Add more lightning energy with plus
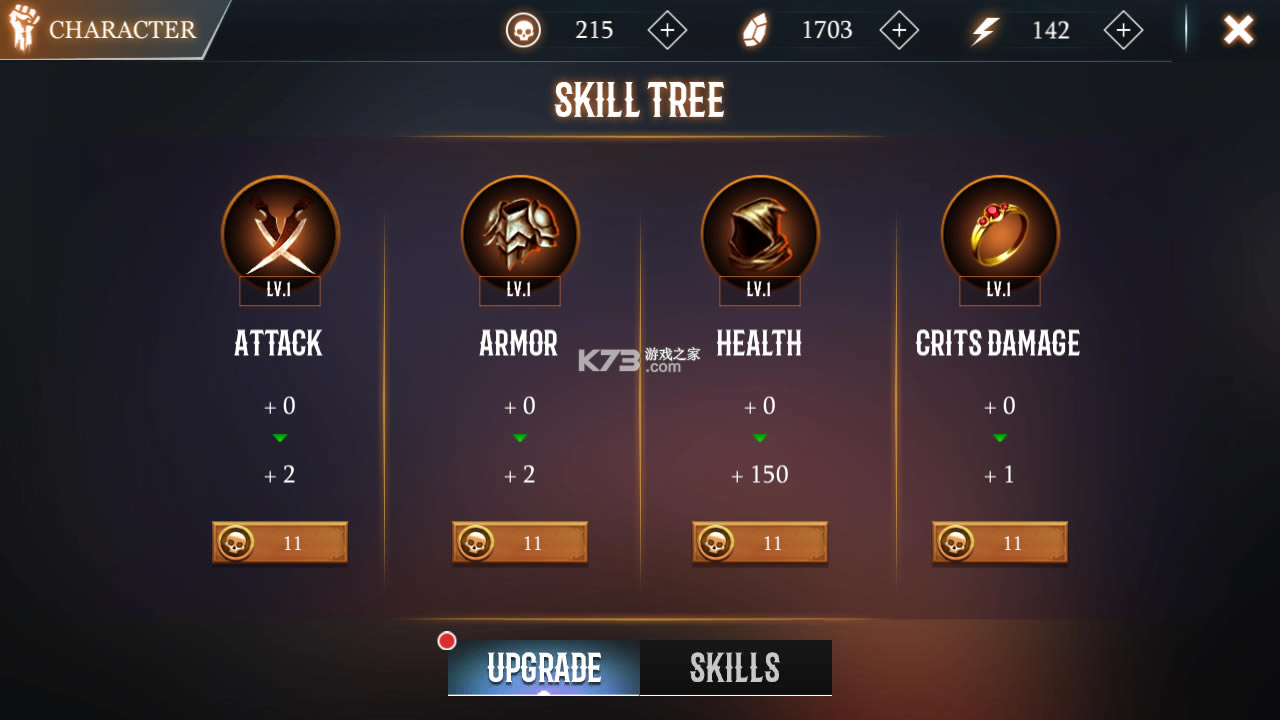 [1123, 30]
